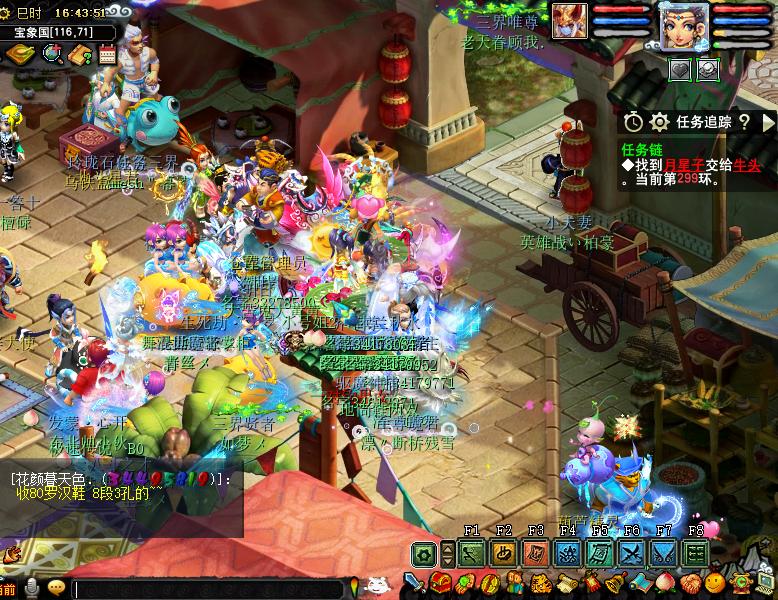
Task: Open the calendar events icon
Action: [x=107, y=54]
